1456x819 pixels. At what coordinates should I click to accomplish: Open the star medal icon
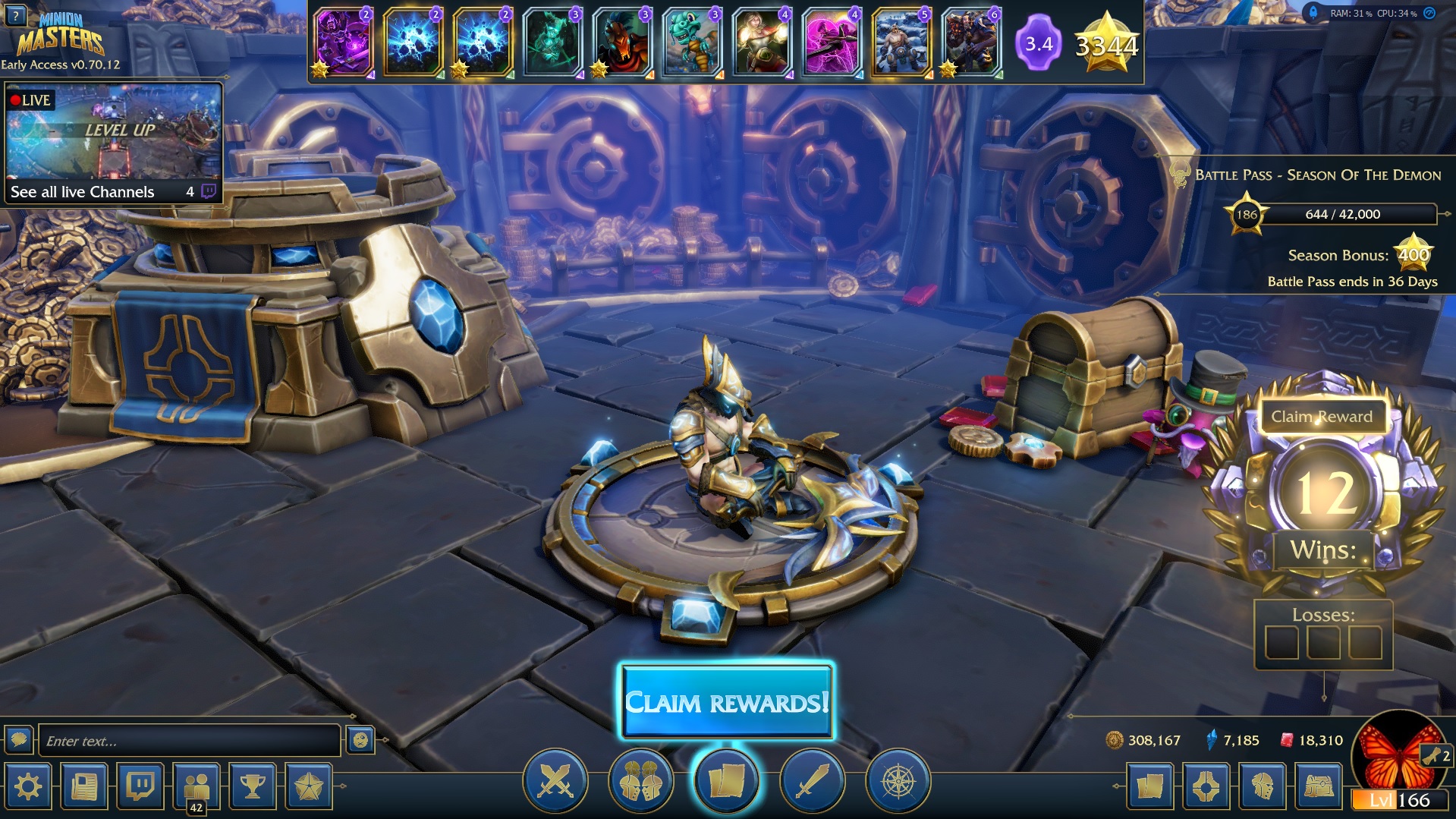(309, 786)
